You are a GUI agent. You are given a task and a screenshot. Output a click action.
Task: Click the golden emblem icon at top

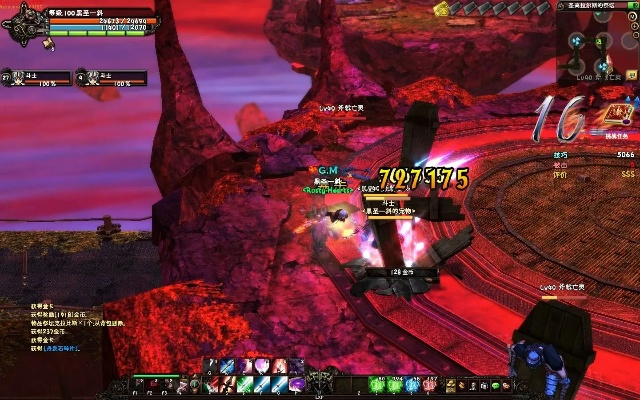[x=442, y=8]
